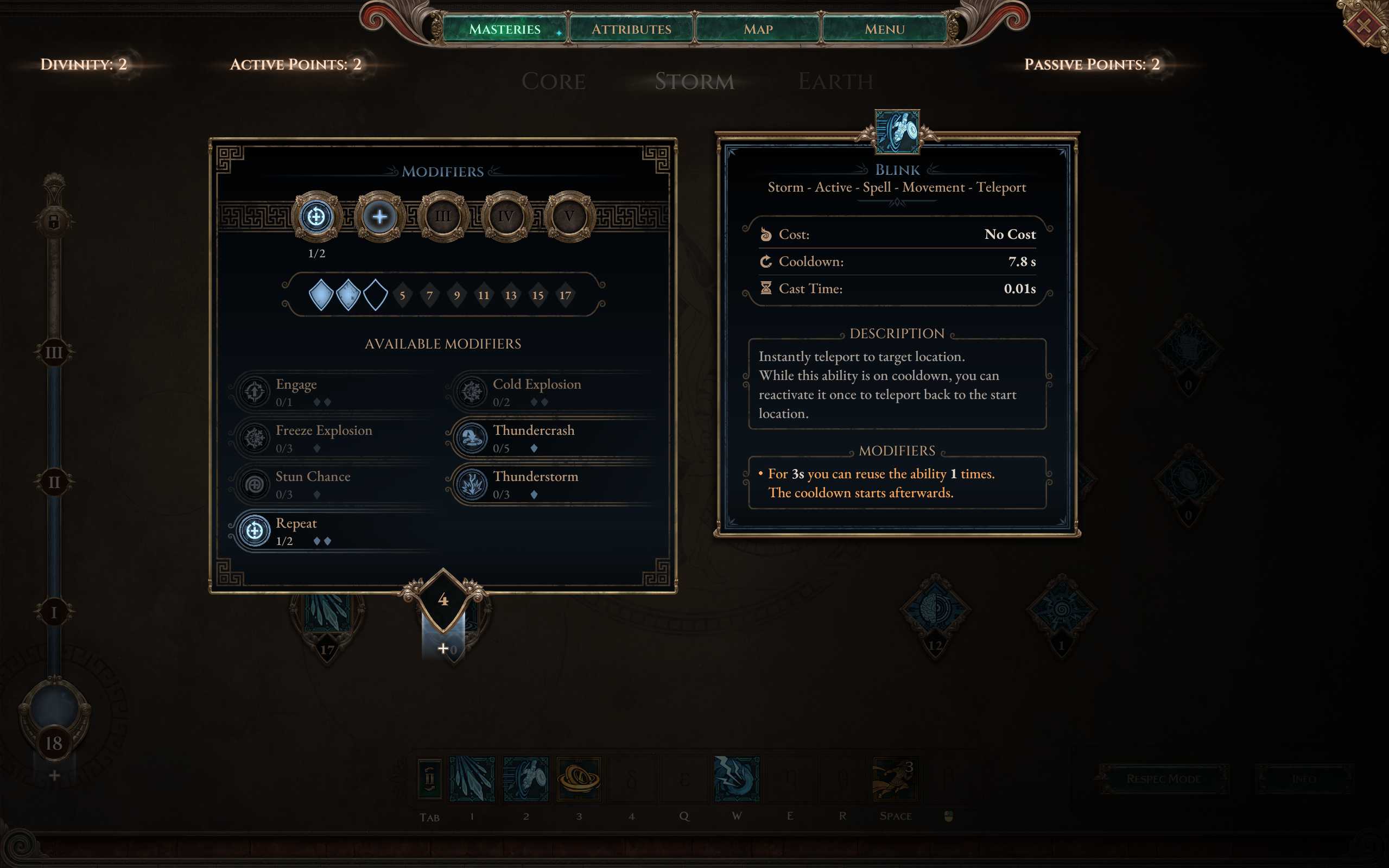
Task: Switch to the Attributes tab
Action: click(x=631, y=29)
